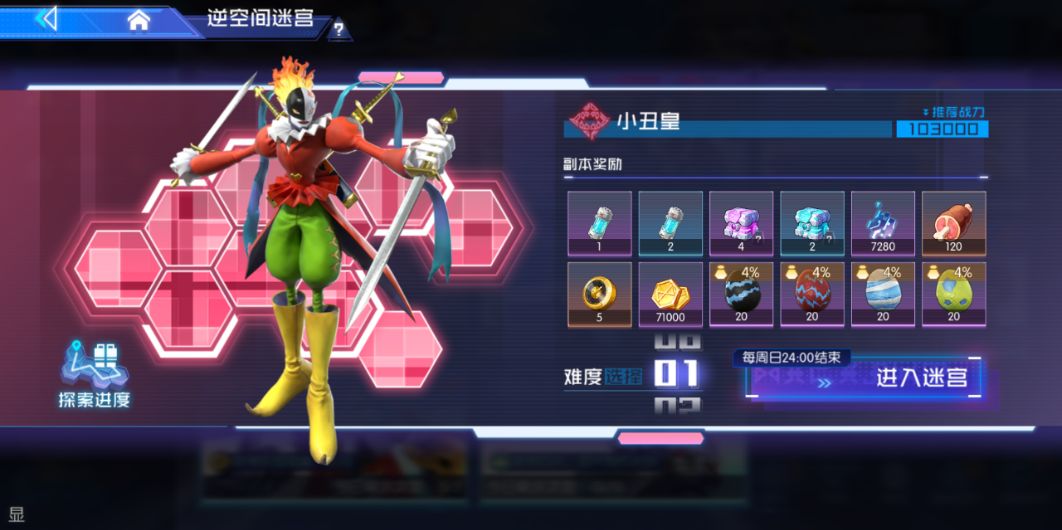Open the question mark help
Image resolution: width=1062 pixels, height=530 pixels.
[339, 30]
